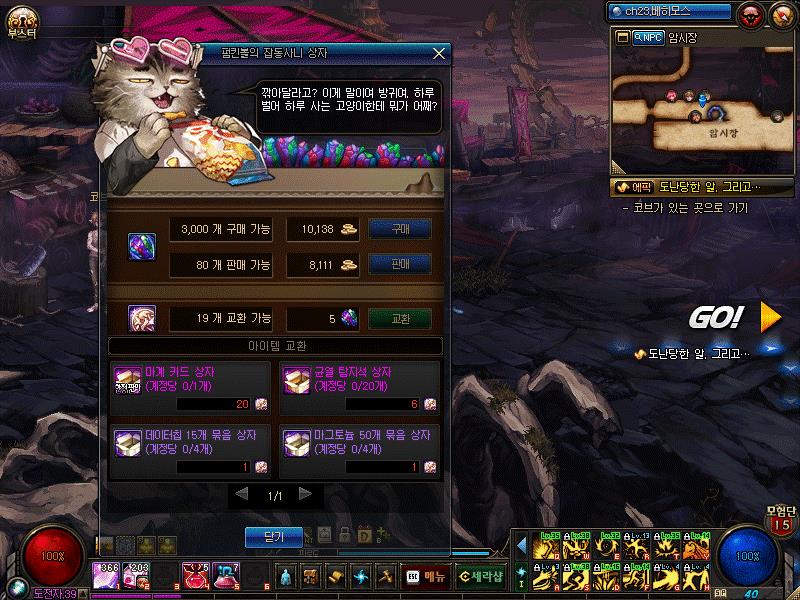Go to the previous exchange page
The height and width of the screenshot is (600, 800).
(241, 494)
